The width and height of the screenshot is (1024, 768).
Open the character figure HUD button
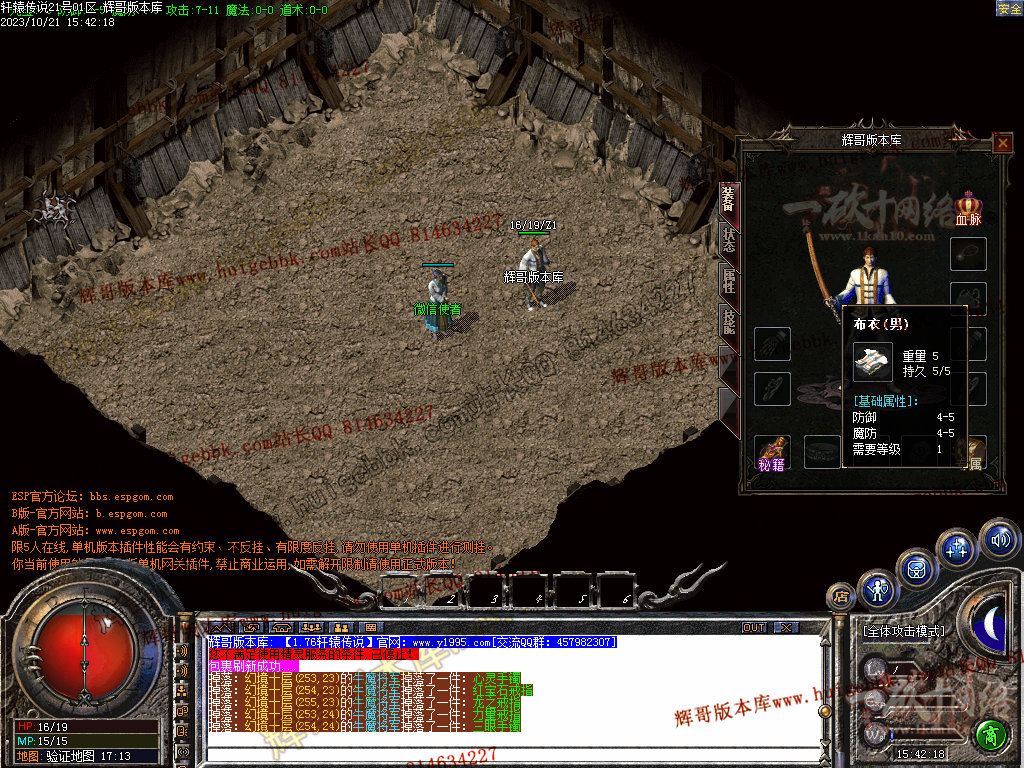(x=879, y=589)
